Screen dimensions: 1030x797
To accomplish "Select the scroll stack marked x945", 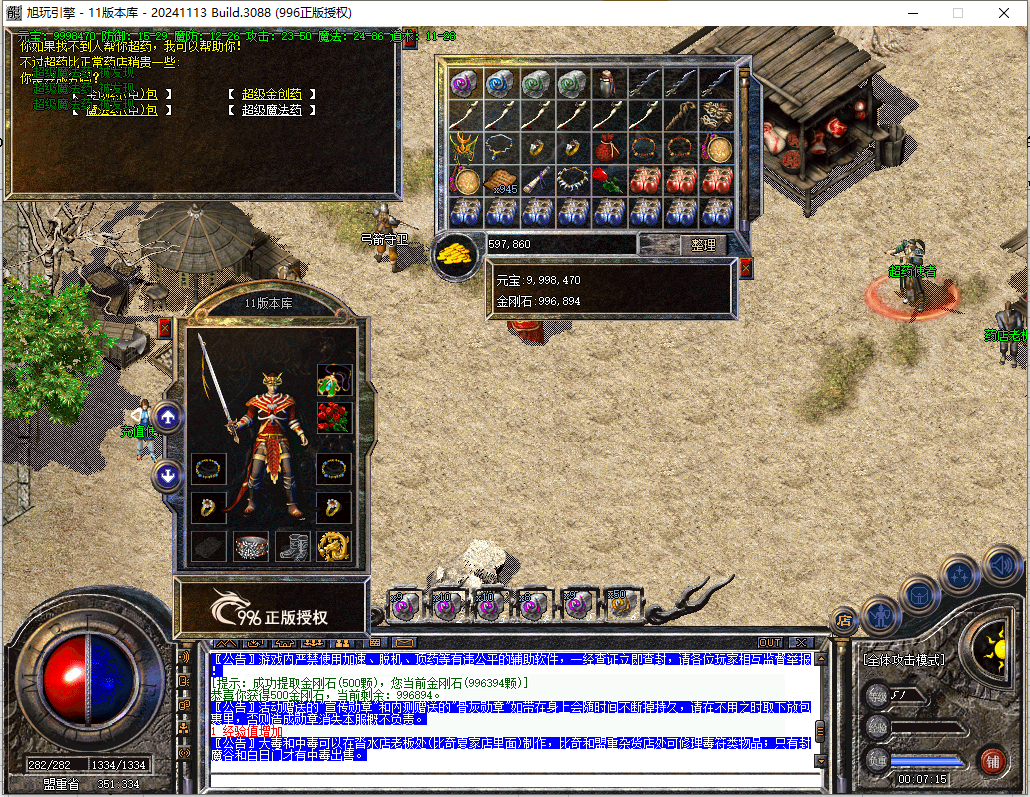I will (499, 181).
